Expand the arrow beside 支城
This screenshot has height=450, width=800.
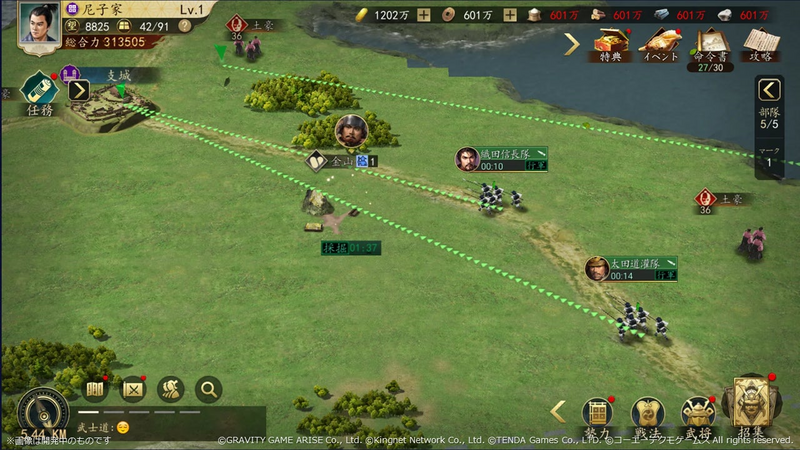point(79,90)
